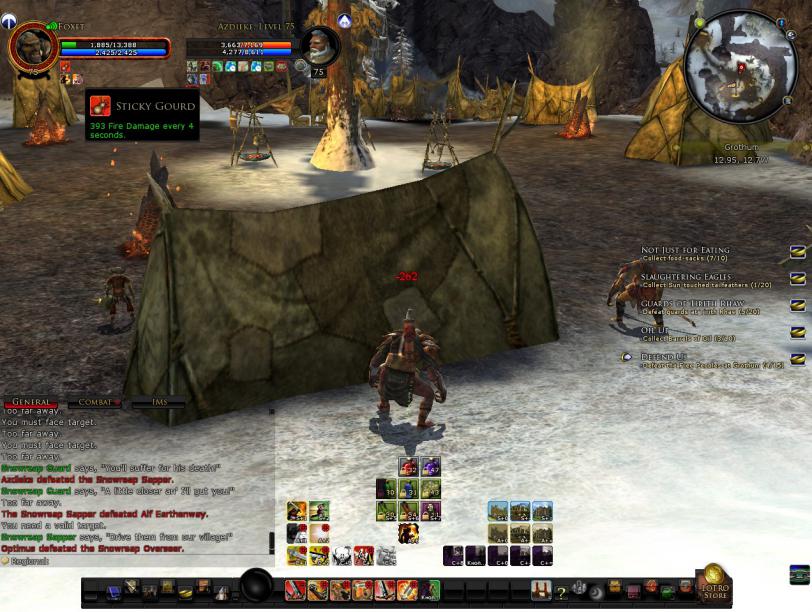Click the landscape icon at the right edge
Screen dimensions: 812x612
tap(799, 575)
